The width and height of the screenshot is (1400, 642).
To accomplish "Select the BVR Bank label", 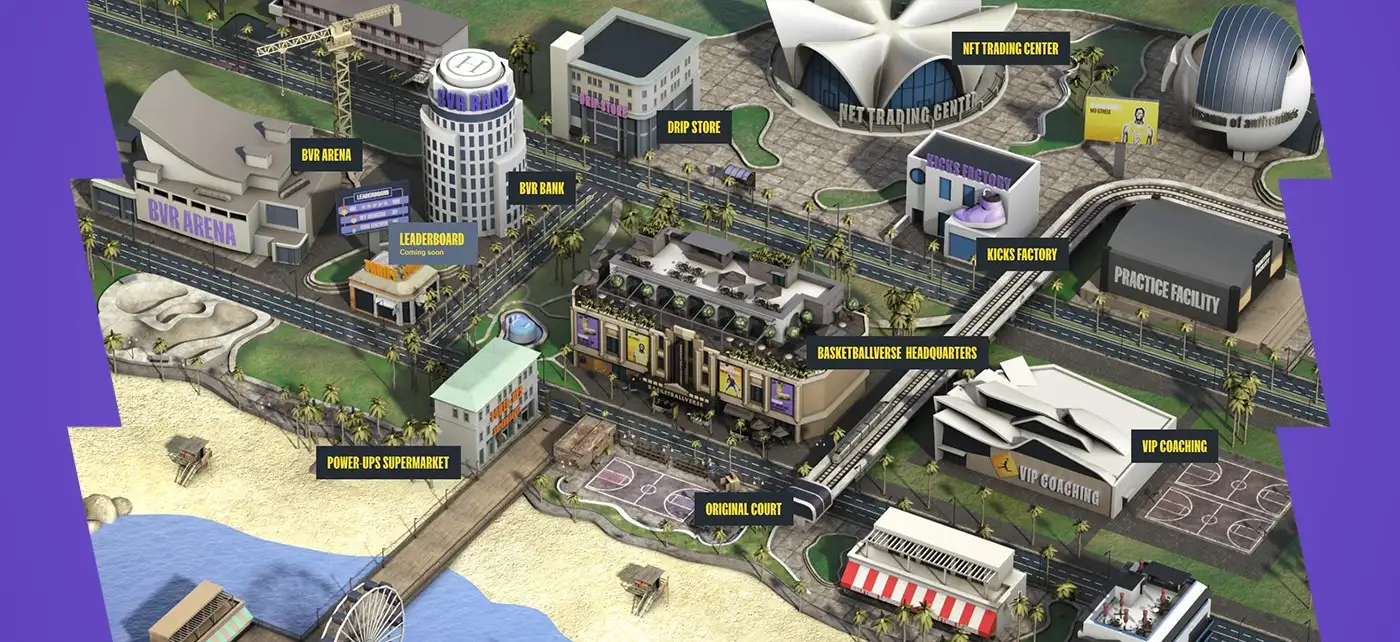I will coord(541,187).
